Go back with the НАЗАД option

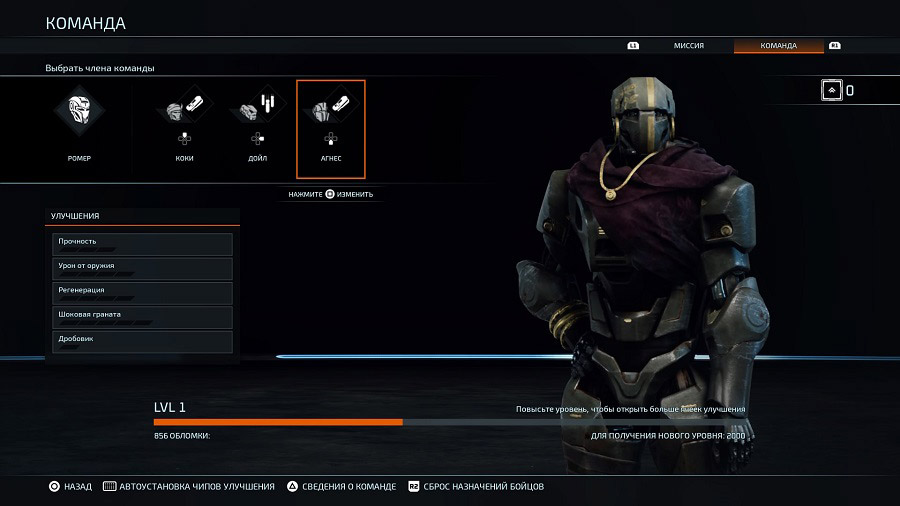pos(70,487)
